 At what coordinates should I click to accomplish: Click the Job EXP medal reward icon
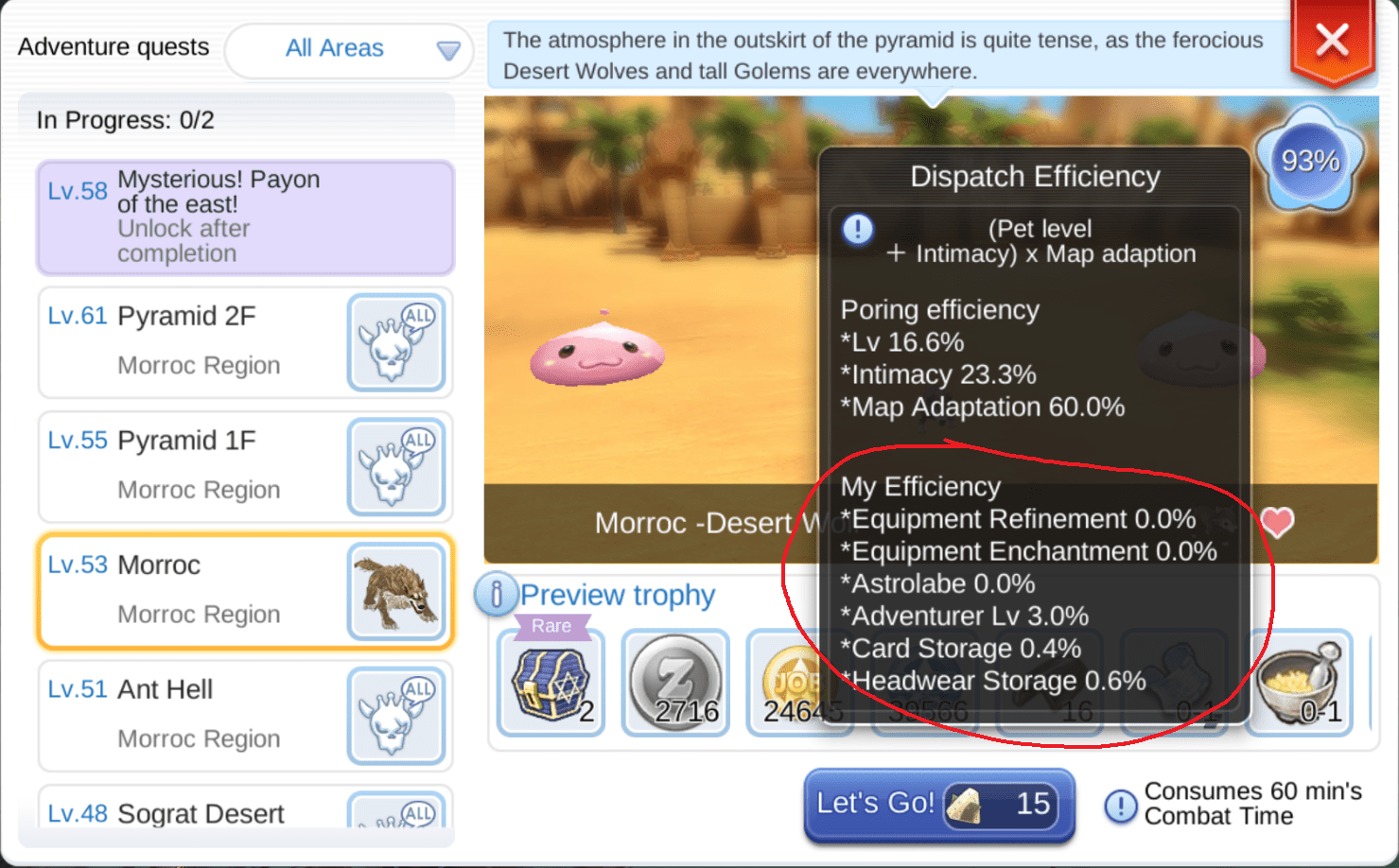click(800, 681)
